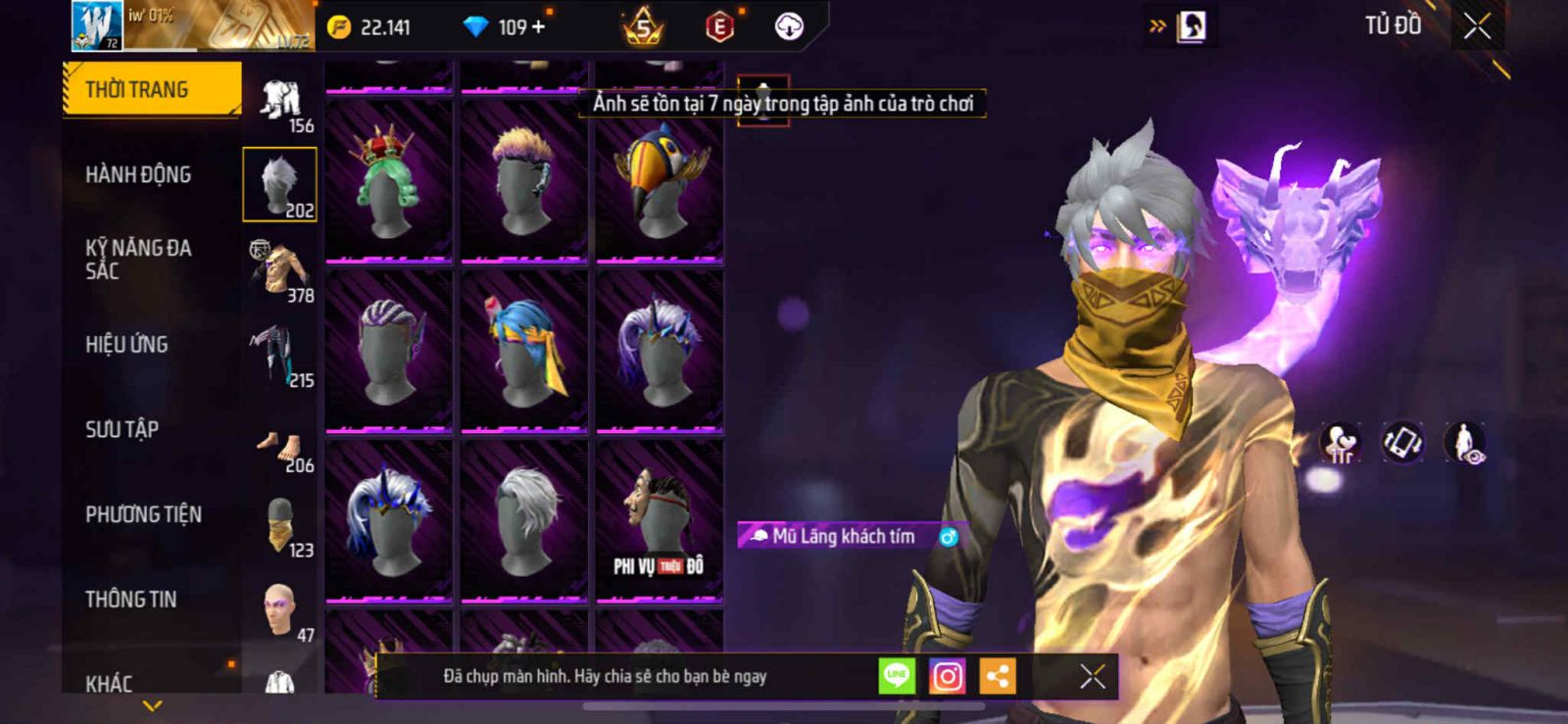
Task: Go to the SƯU TẬP tab
Action: click(x=122, y=429)
